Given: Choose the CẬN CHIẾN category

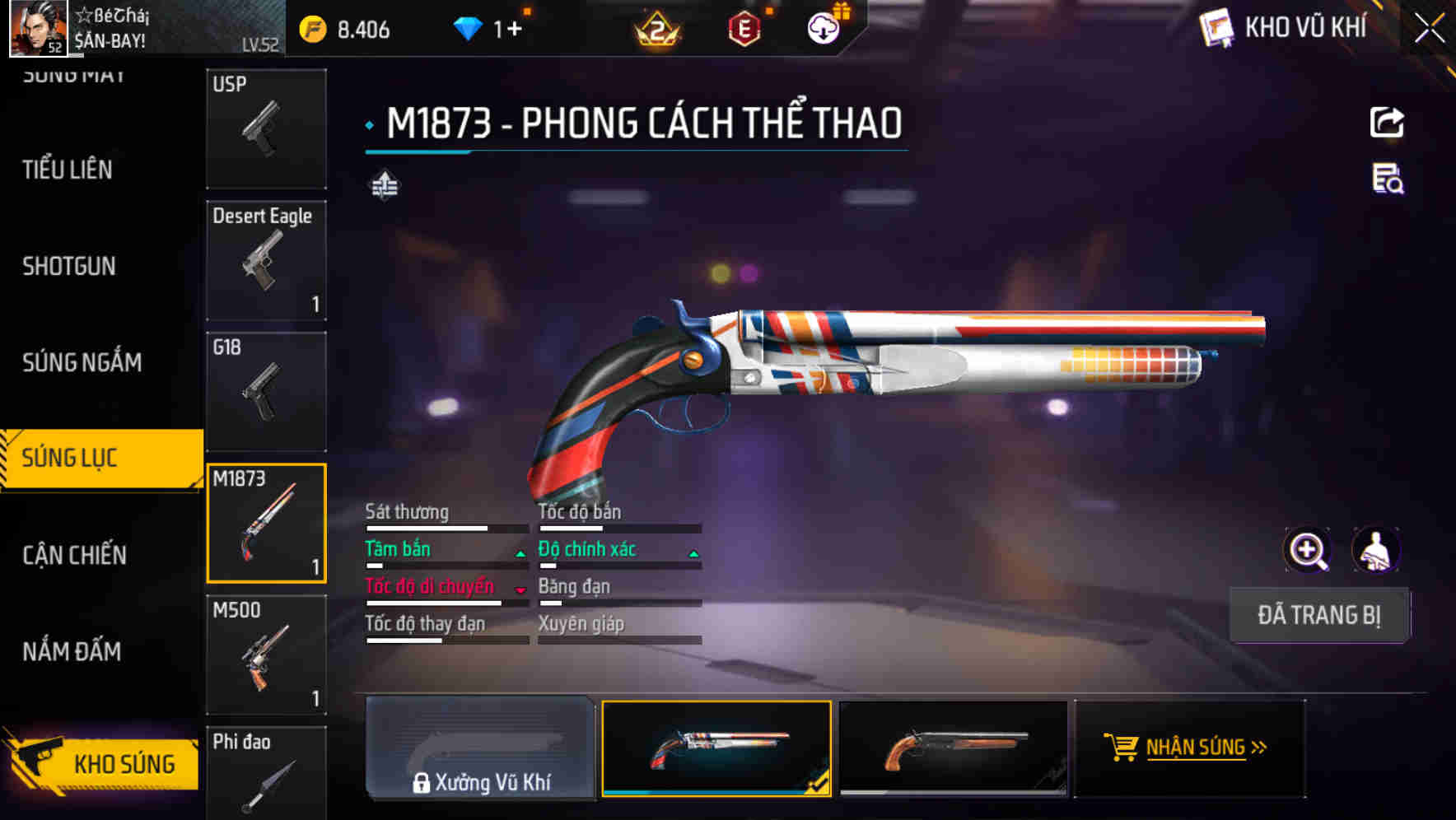Looking at the screenshot, I should pyautogui.click(x=74, y=555).
